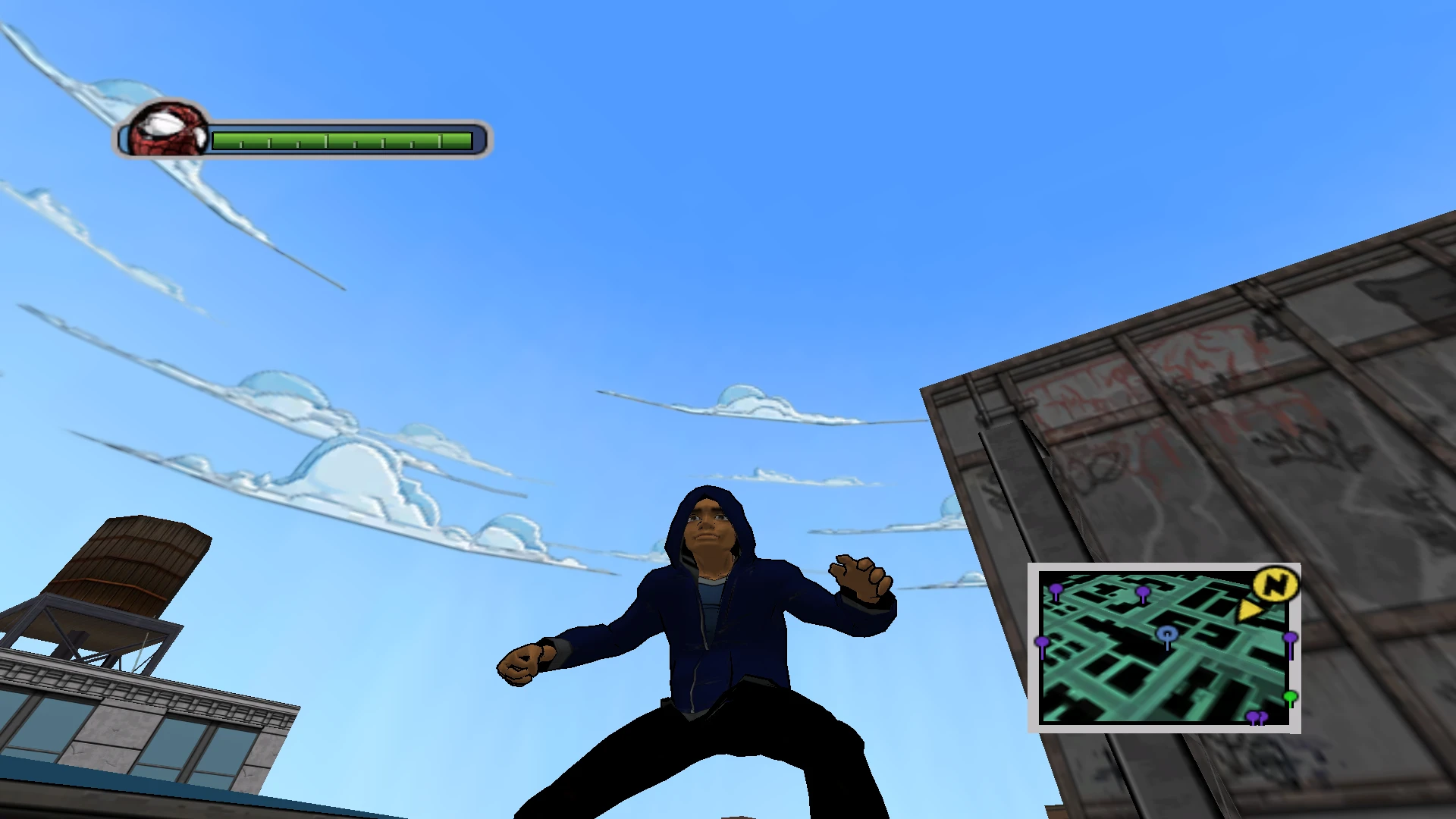Select the purple pin on the minimap's right edge
The width and height of the screenshot is (1456, 819).
click(x=1290, y=638)
